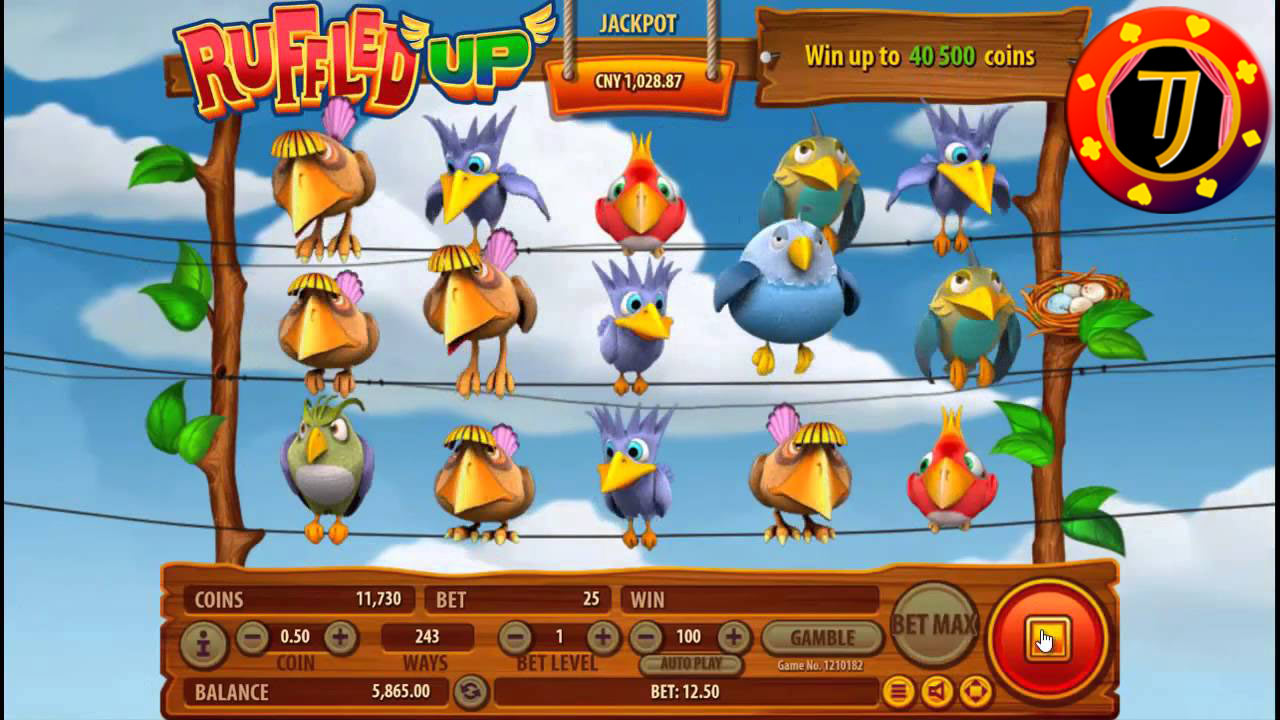
Task: Increase the coin value with plus
Action: (341, 637)
